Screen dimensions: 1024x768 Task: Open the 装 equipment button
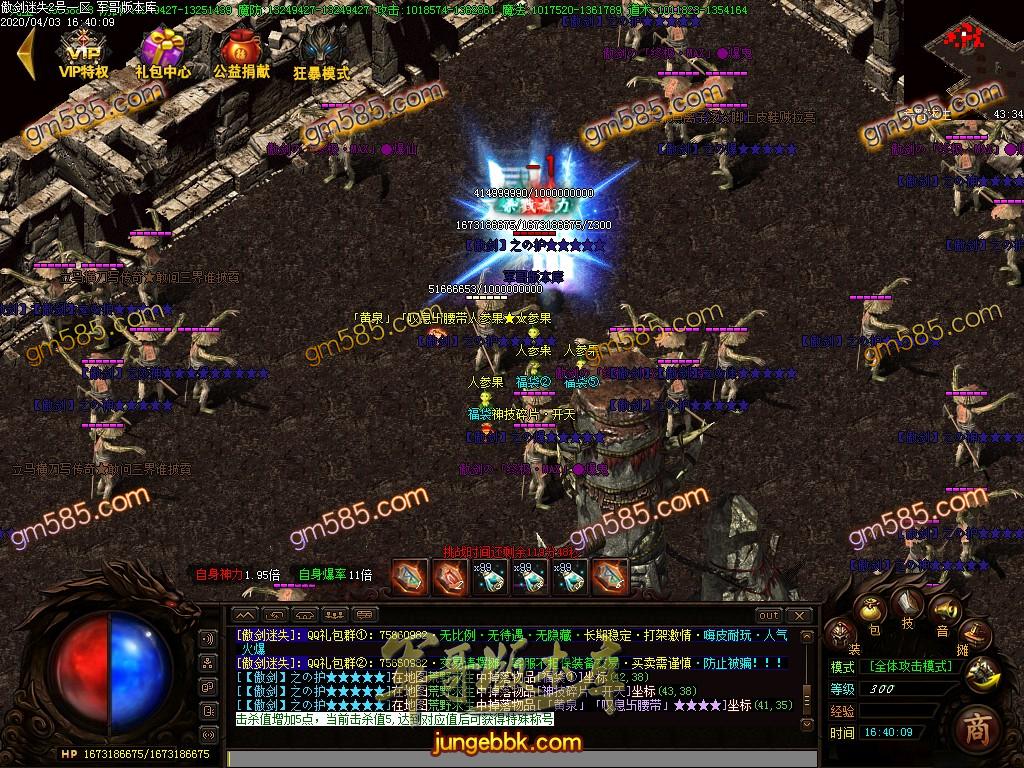(840, 634)
